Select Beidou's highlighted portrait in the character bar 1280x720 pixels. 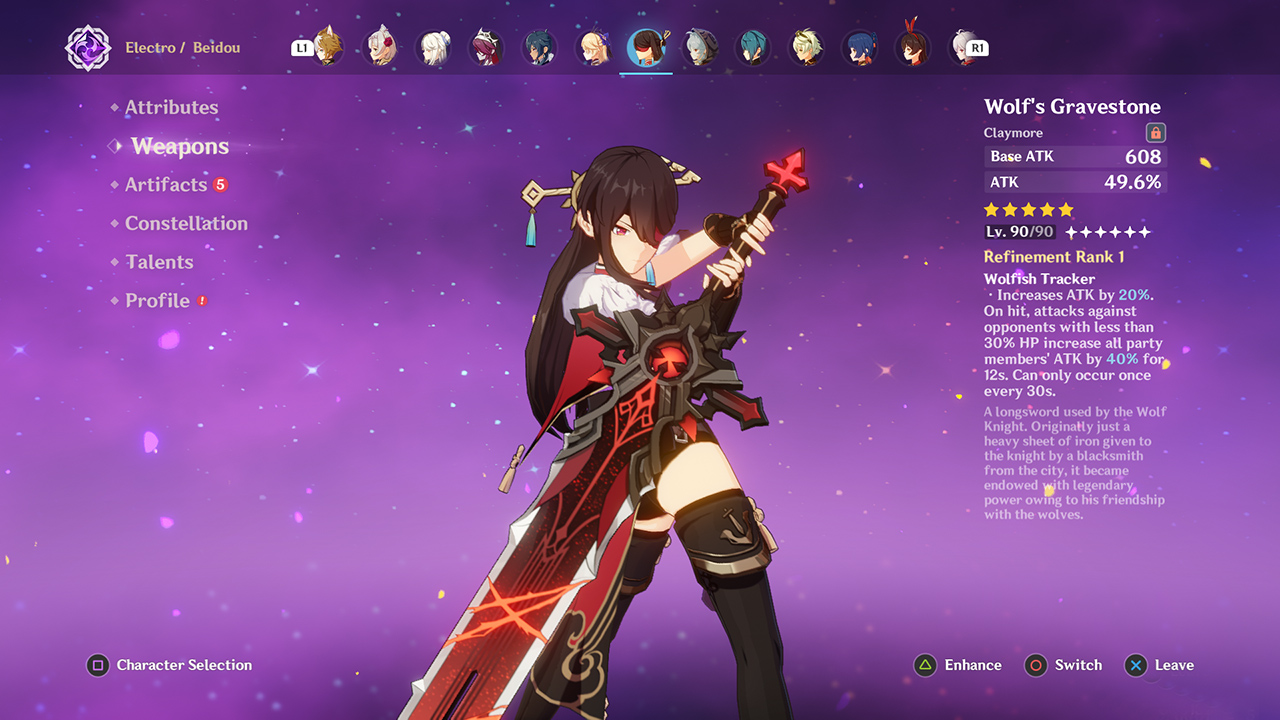tap(646, 46)
